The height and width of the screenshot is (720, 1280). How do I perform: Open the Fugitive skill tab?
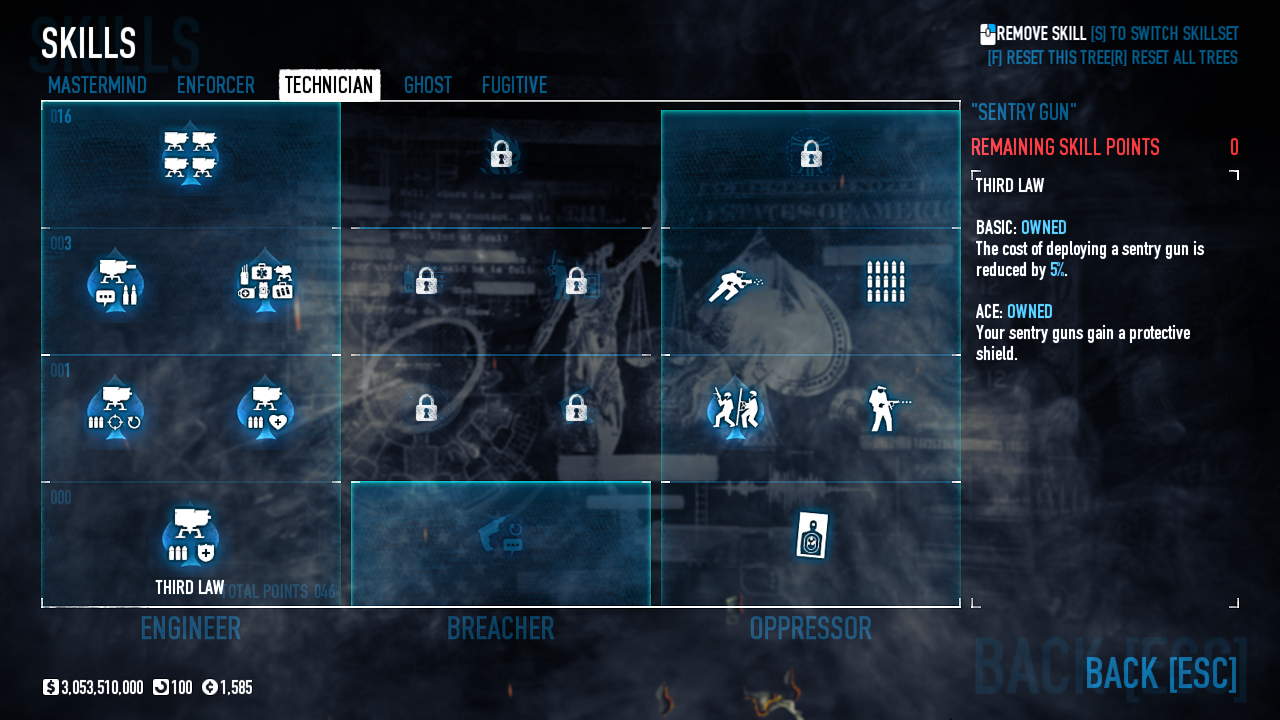(514, 85)
